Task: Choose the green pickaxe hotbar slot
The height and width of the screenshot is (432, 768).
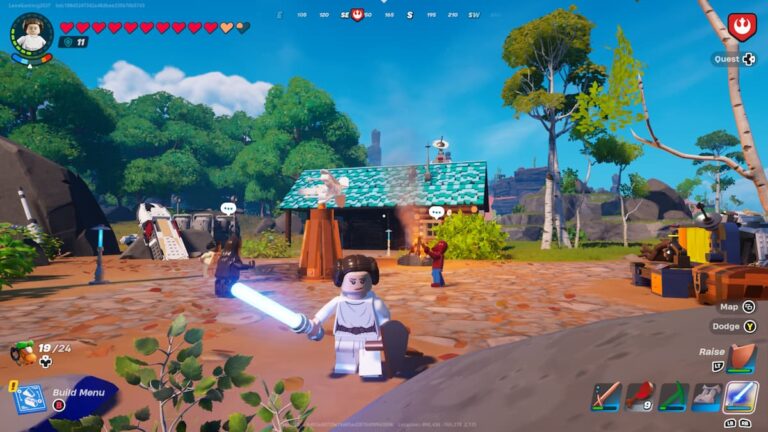Action: [673, 396]
